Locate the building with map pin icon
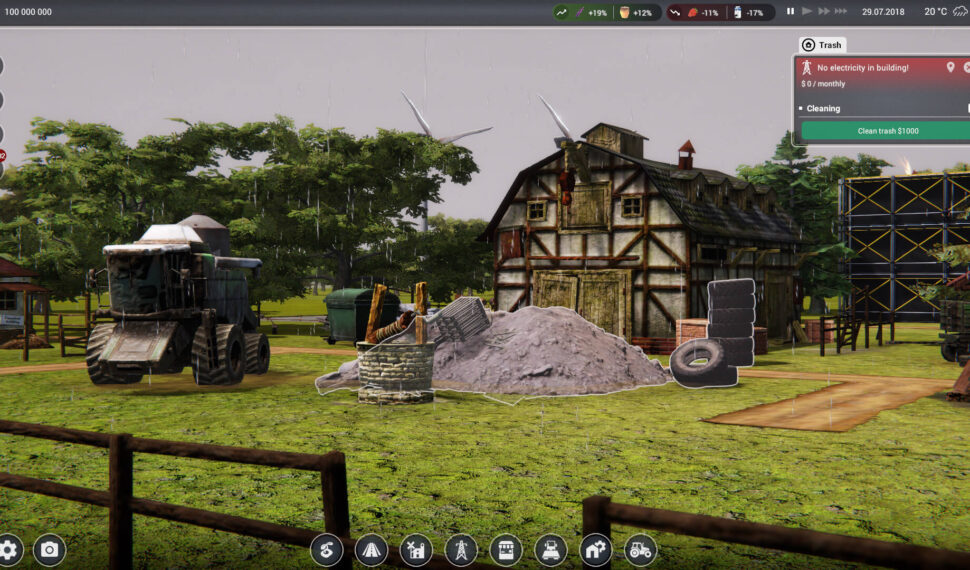Image resolution: width=970 pixels, height=570 pixels. (x=950, y=67)
